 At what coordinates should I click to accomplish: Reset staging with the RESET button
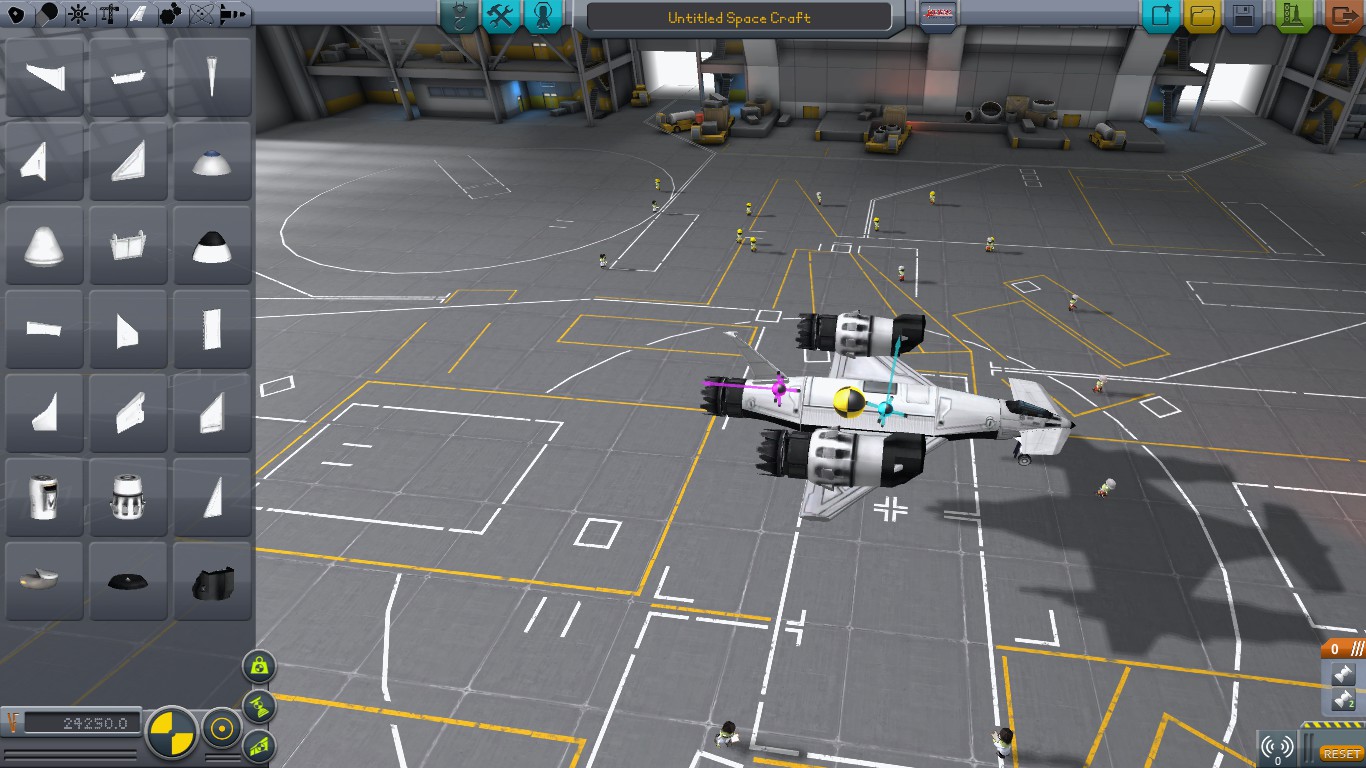[1341, 753]
